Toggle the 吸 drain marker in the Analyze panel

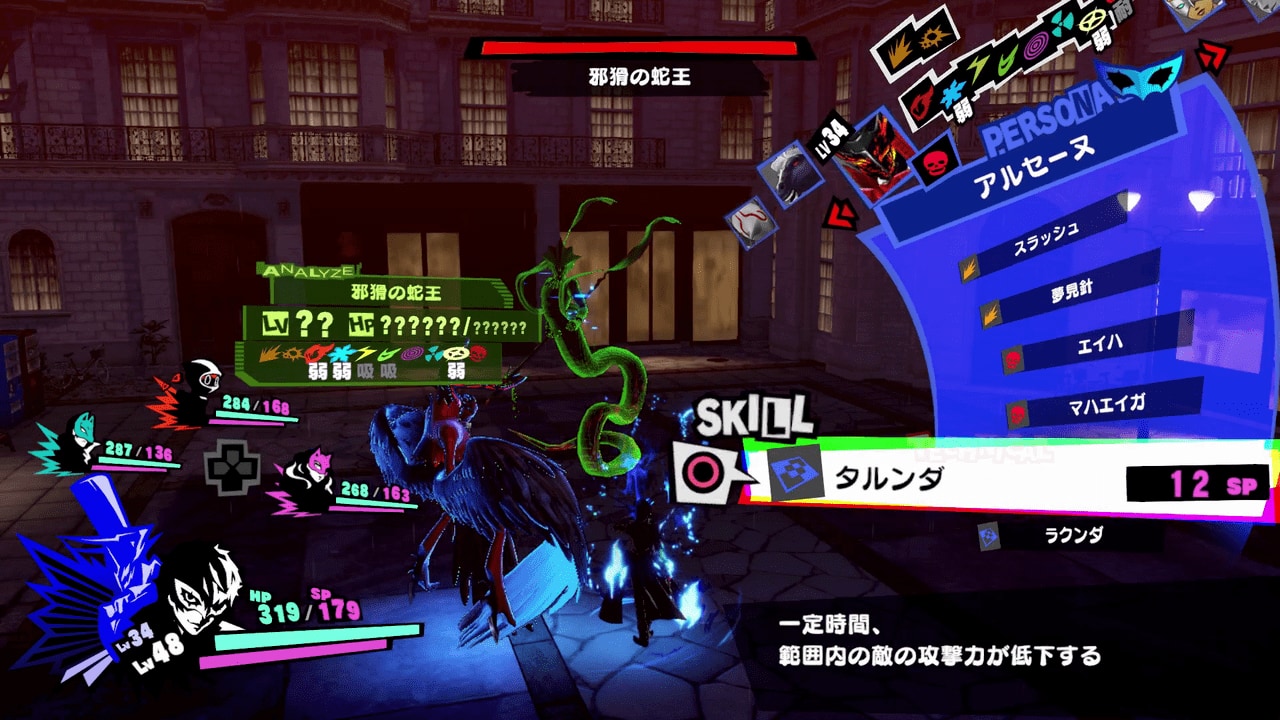(x=367, y=369)
